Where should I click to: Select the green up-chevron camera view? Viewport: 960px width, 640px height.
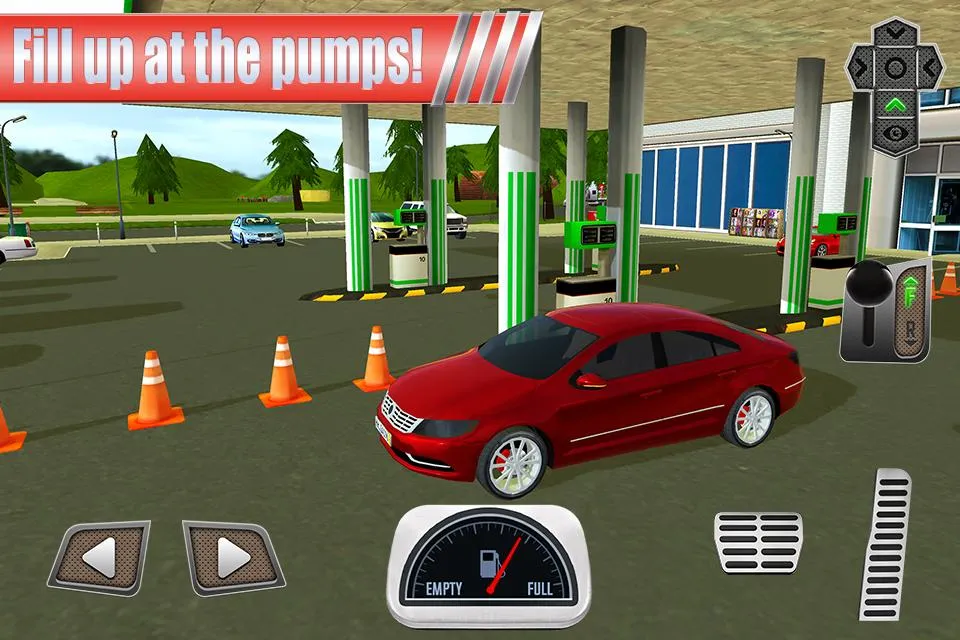895,104
